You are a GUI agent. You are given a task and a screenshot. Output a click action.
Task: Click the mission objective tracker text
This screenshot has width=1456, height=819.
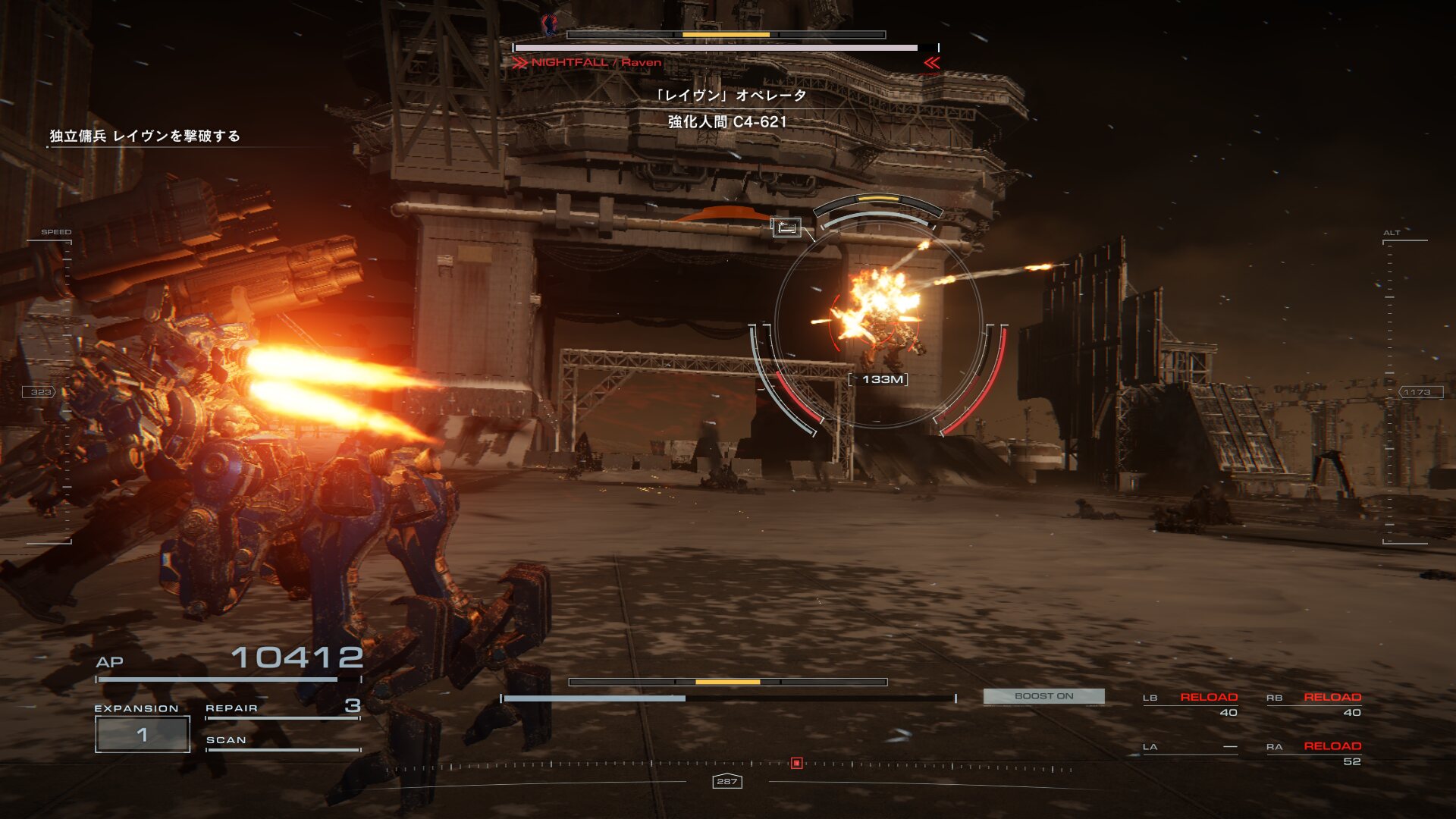point(145,136)
